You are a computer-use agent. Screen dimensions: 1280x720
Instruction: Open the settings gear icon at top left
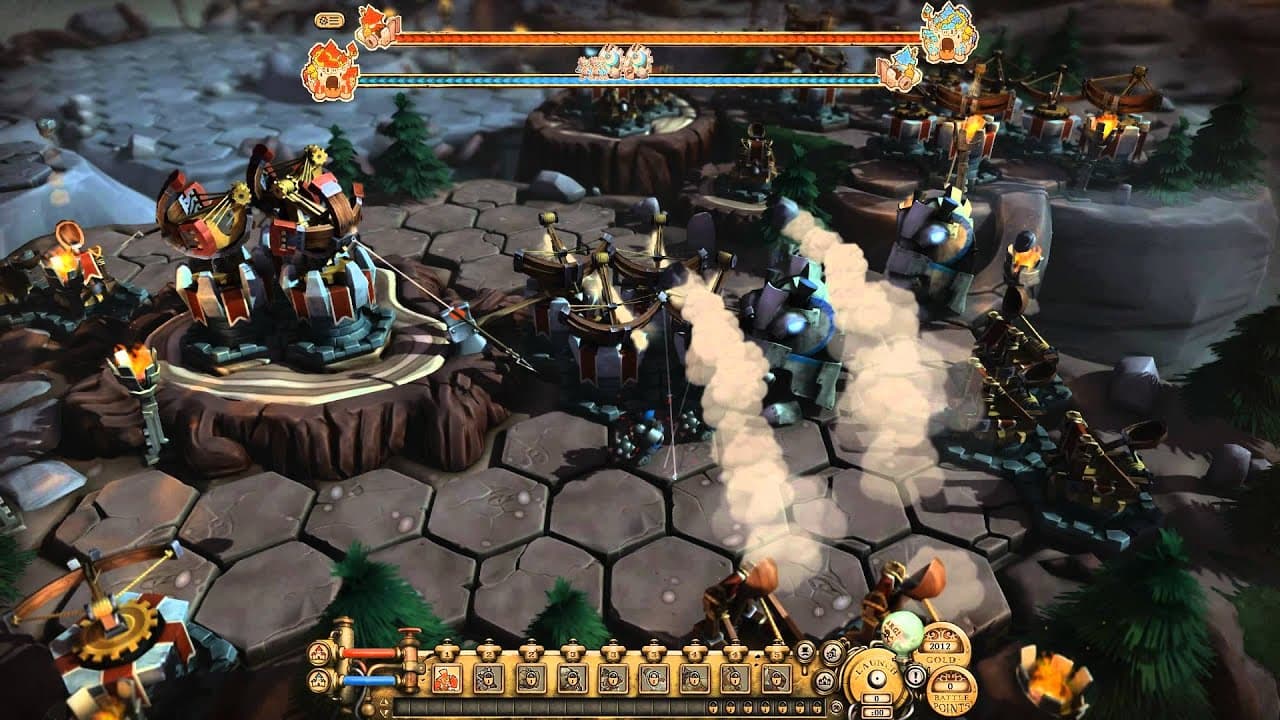click(323, 20)
